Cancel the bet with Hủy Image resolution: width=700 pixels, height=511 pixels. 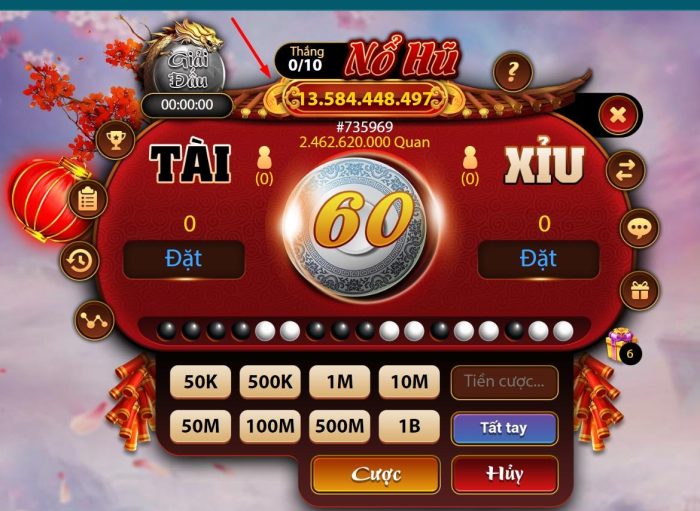[504, 474]
